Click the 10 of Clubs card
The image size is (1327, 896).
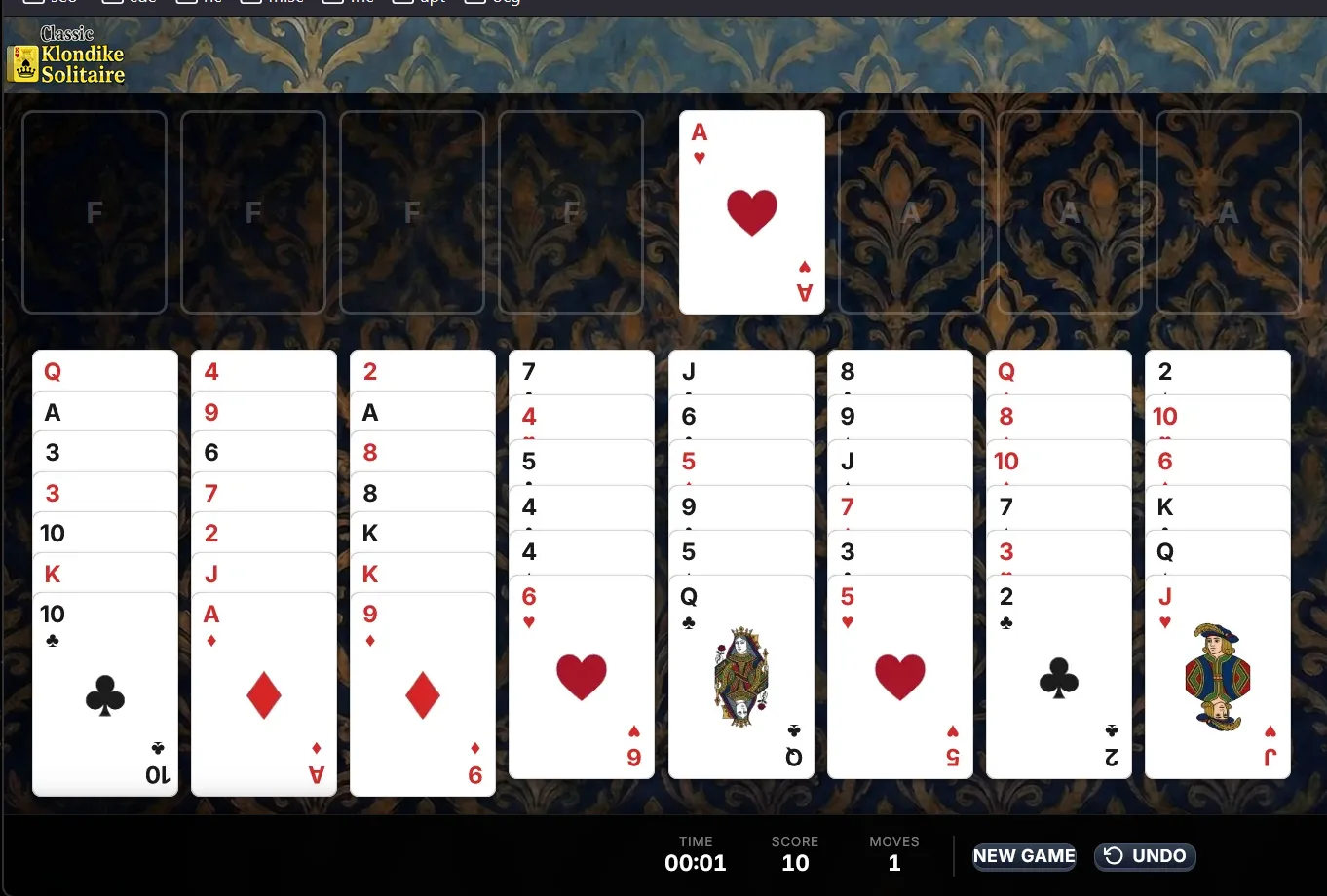pyautogui.click(x=104, y=691)
